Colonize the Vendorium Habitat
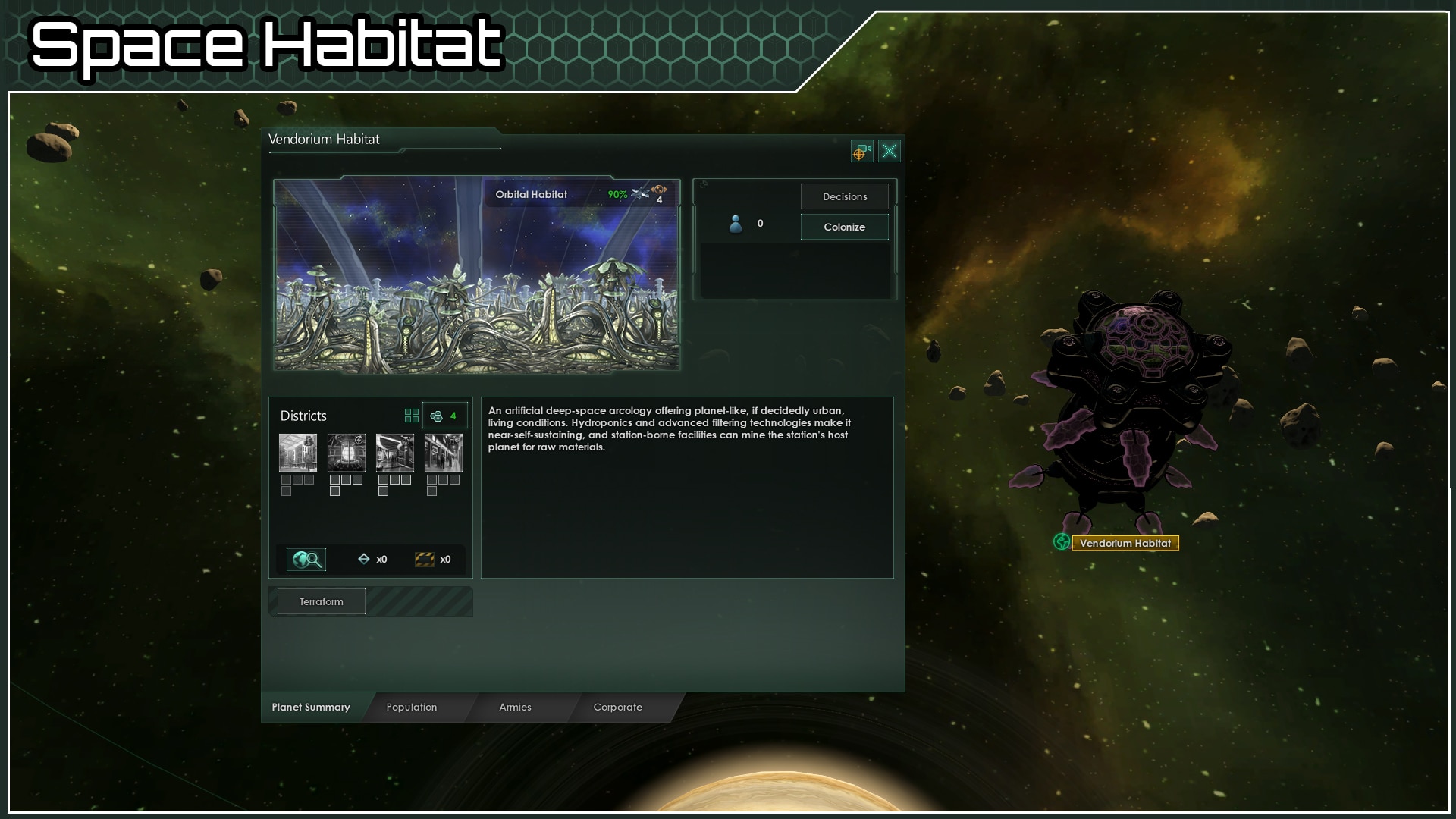Image resolution: width=1456 pixels, height=819 pixels. (x=844, y=227)
